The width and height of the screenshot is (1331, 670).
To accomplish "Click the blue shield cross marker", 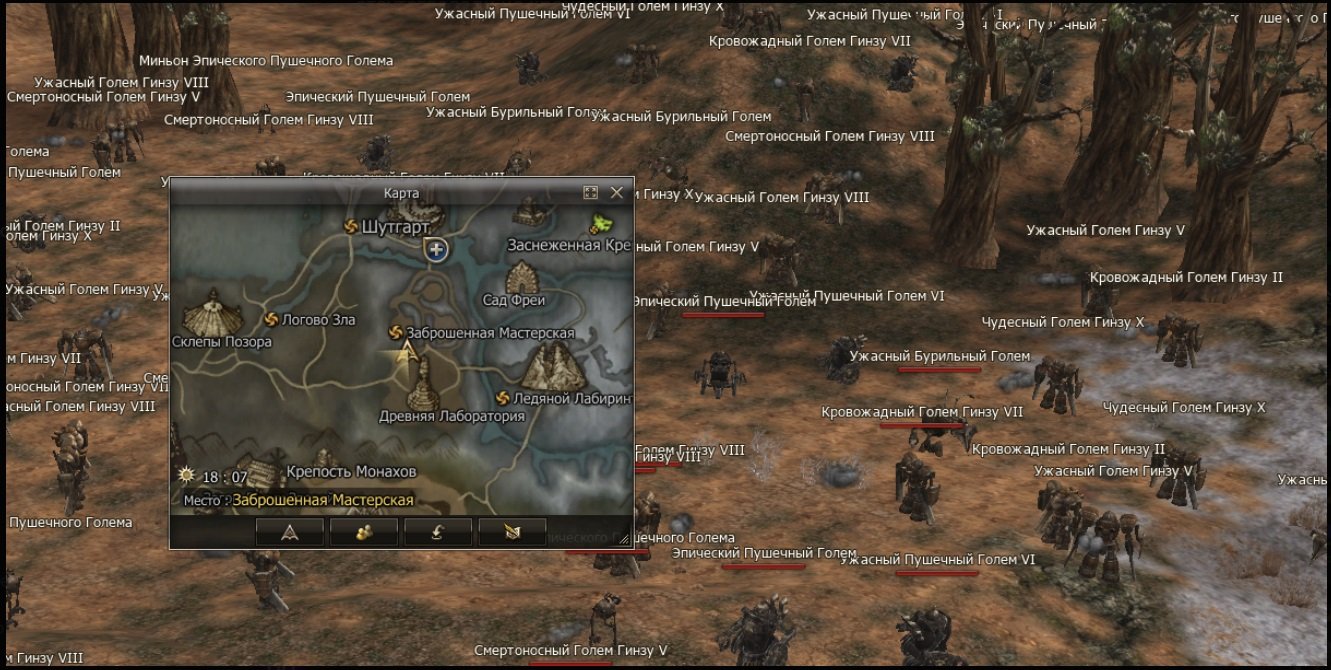I will point(435,249).
